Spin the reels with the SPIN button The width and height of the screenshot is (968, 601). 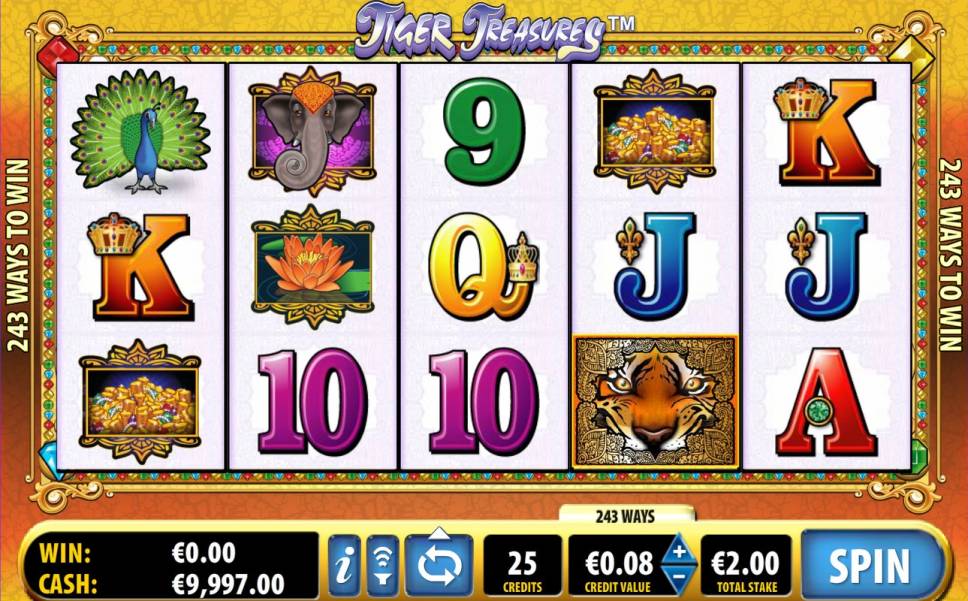click(869, 565)
